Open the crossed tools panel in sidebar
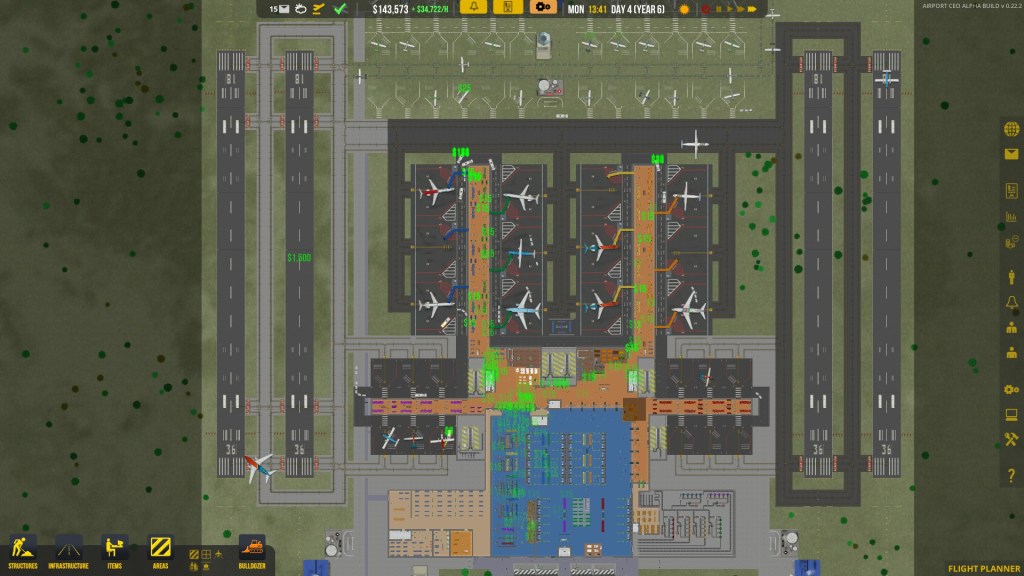Image resolution: width=1024 pixels, height=576 pixels. point(1011,439)
